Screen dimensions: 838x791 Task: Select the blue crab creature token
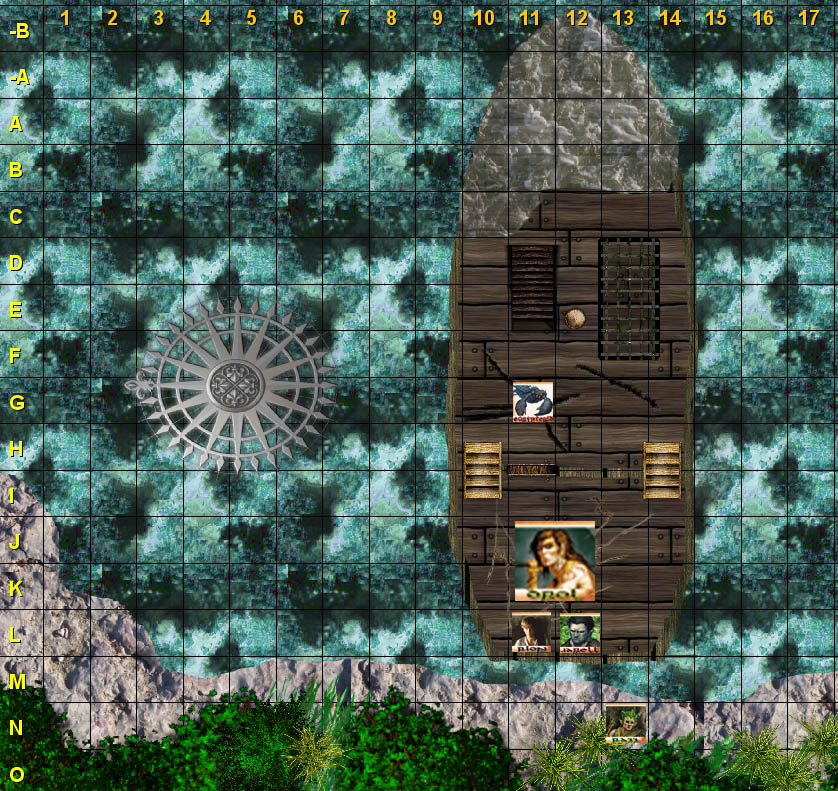click(532, 401)
